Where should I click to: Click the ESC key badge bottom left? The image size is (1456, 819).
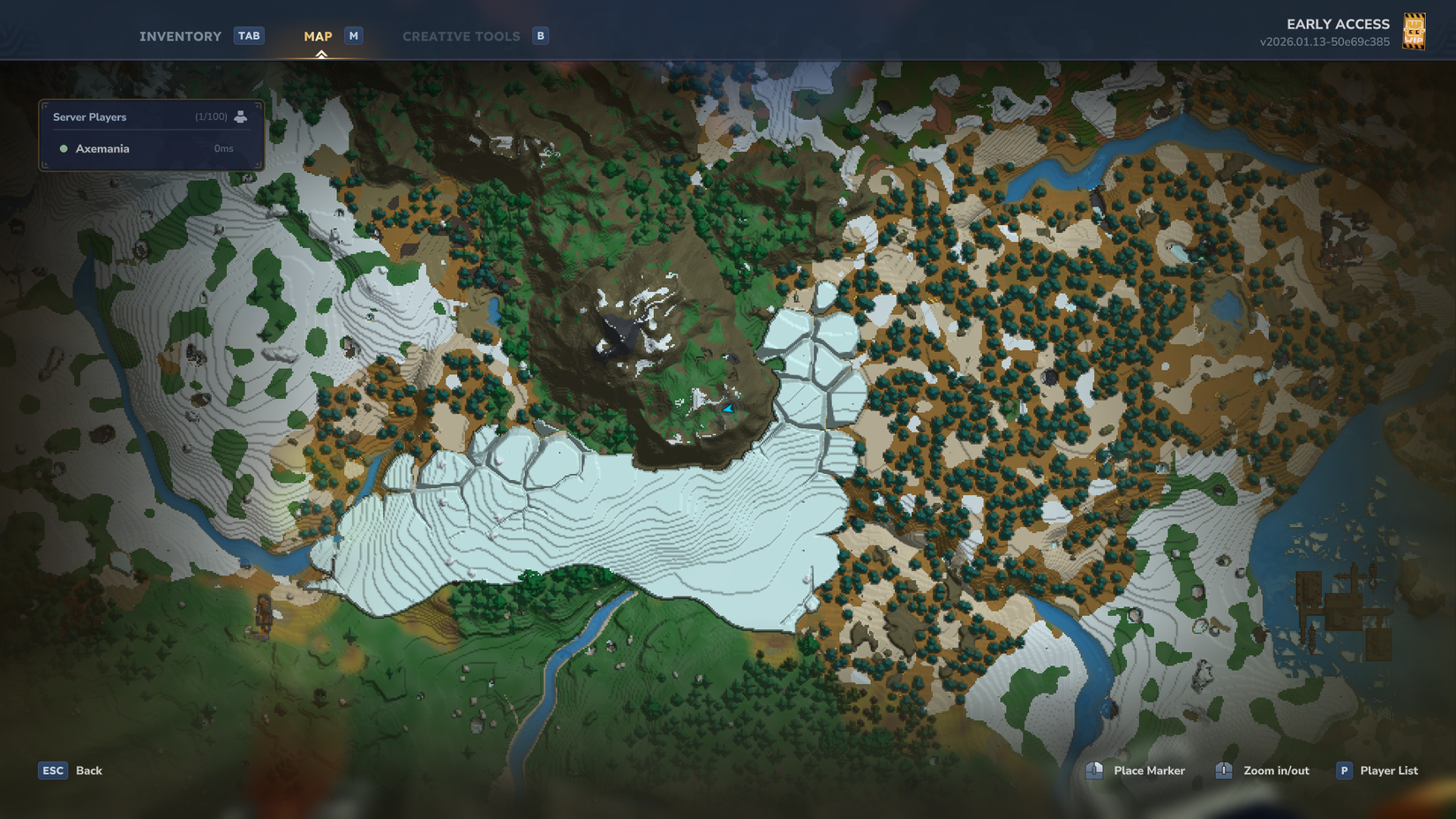point(53,770)
